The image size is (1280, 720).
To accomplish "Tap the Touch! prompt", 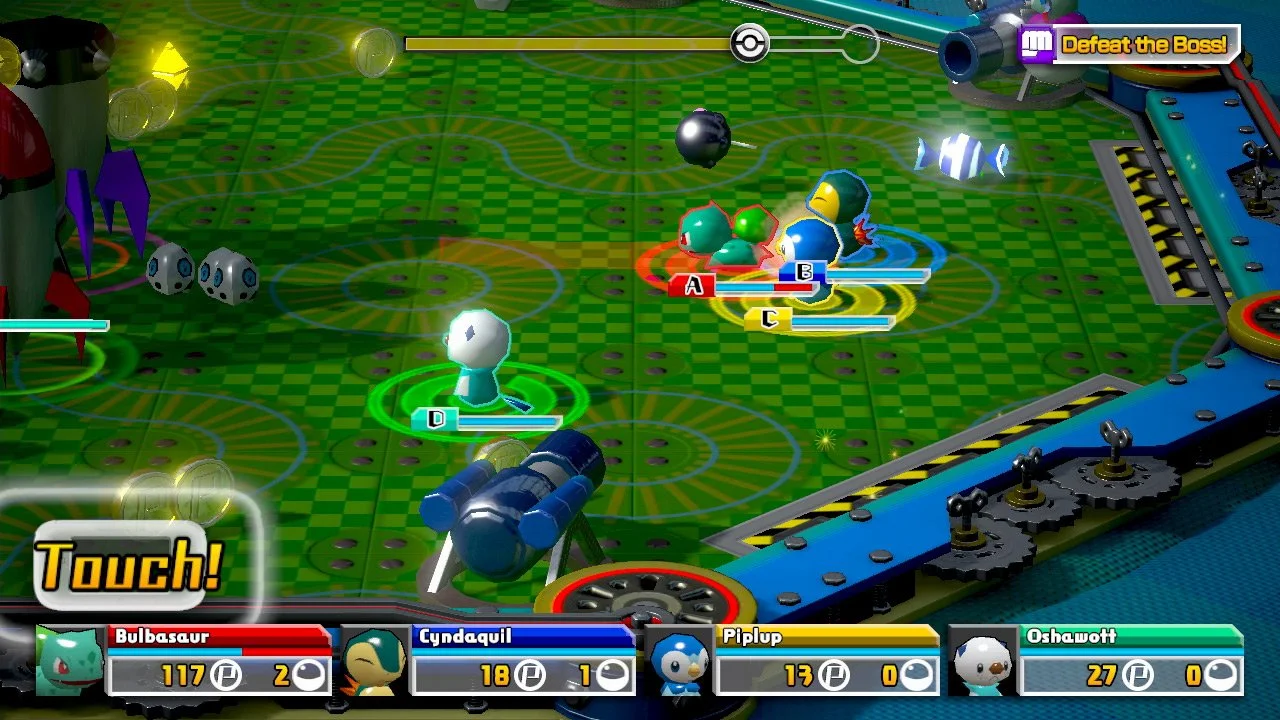I will pyautogui.click(x=125, y=562).
